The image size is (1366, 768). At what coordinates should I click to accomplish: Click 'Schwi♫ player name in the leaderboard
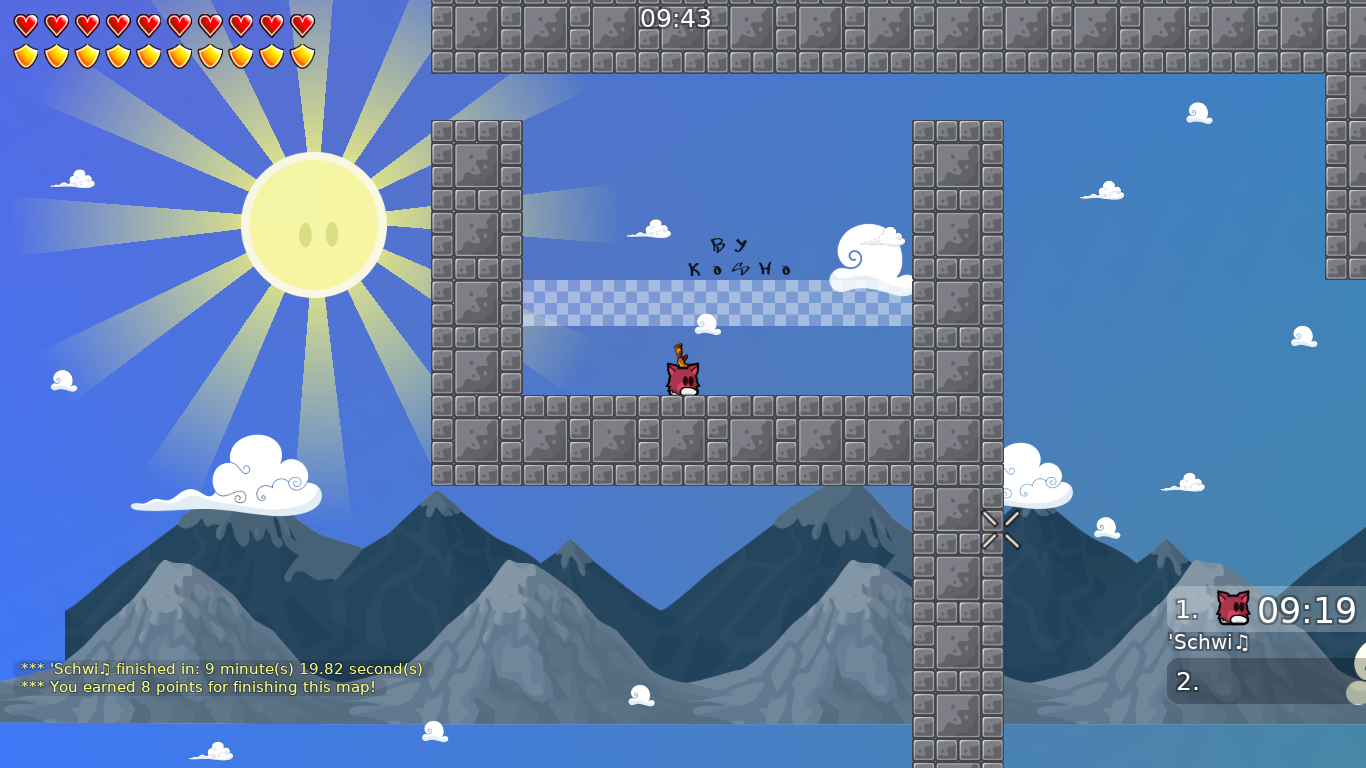point(1209,643)
